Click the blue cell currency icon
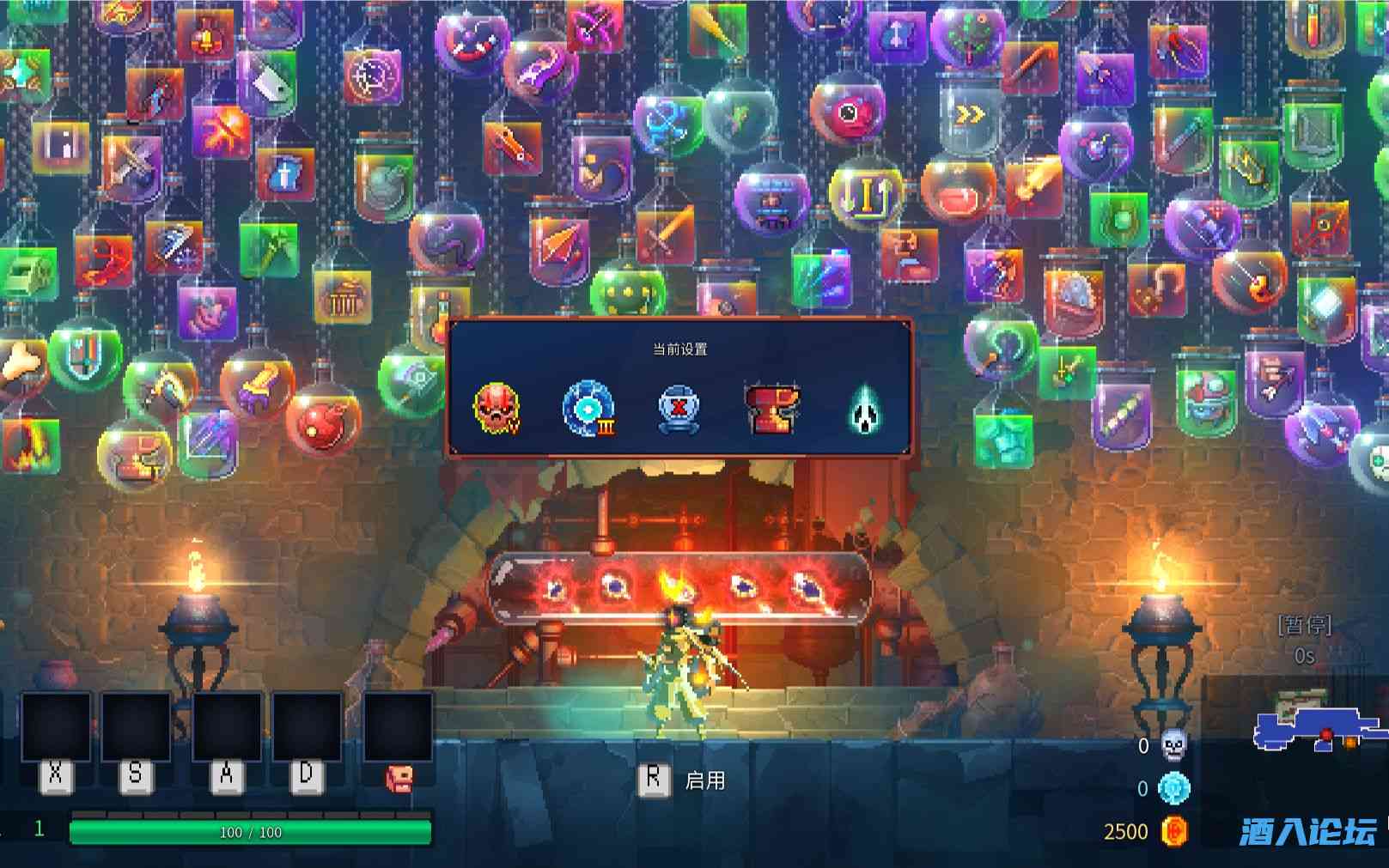Image resolution: width=1389 pixels, height=868 pixels. [x=1174, y=788]
